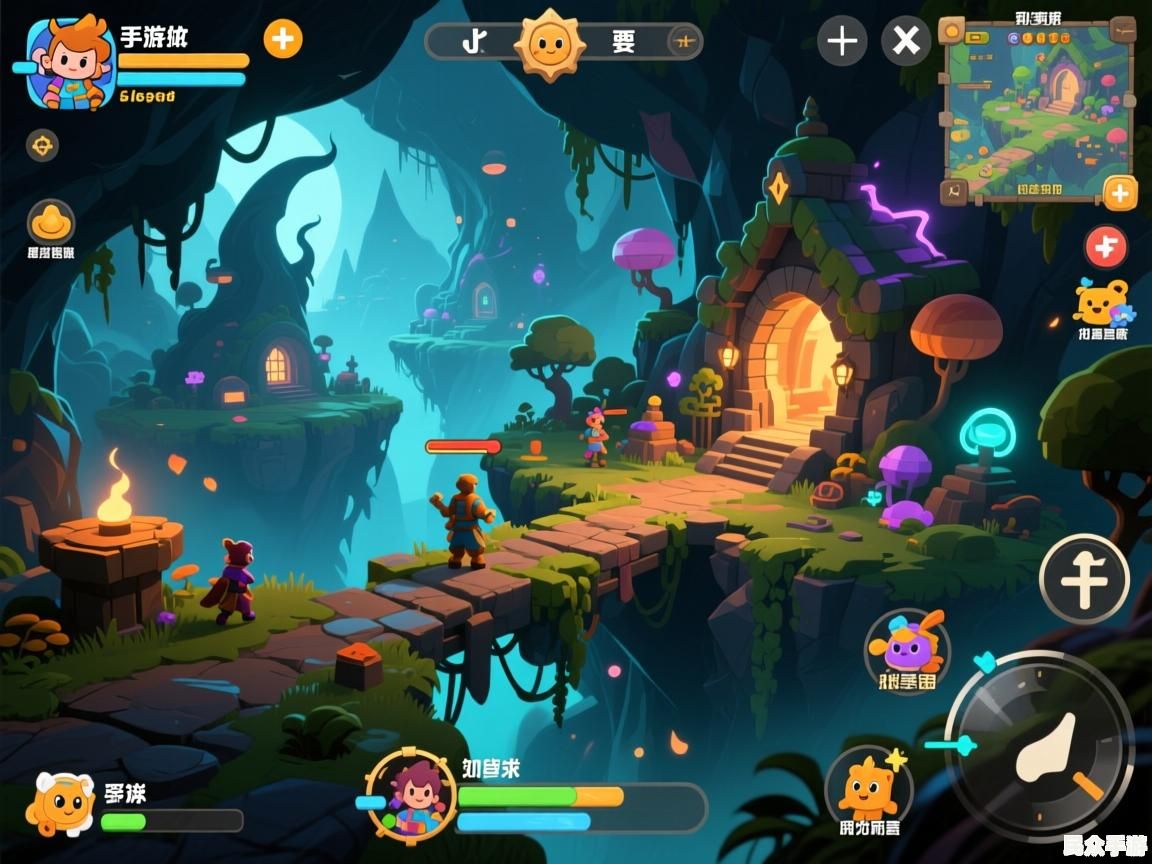Open the yellow bear icon
This screenshot has width=1152, height=864.
pyautogui.click(x=1101, y=301)
